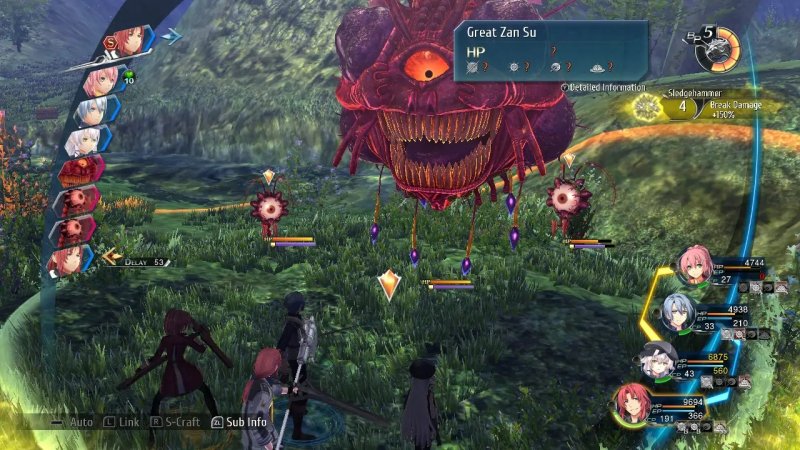Viewport: 800px width, 450px height.
Task: Choose the blue-grey-haired boy's party status portrait
Action: (679, 312)
